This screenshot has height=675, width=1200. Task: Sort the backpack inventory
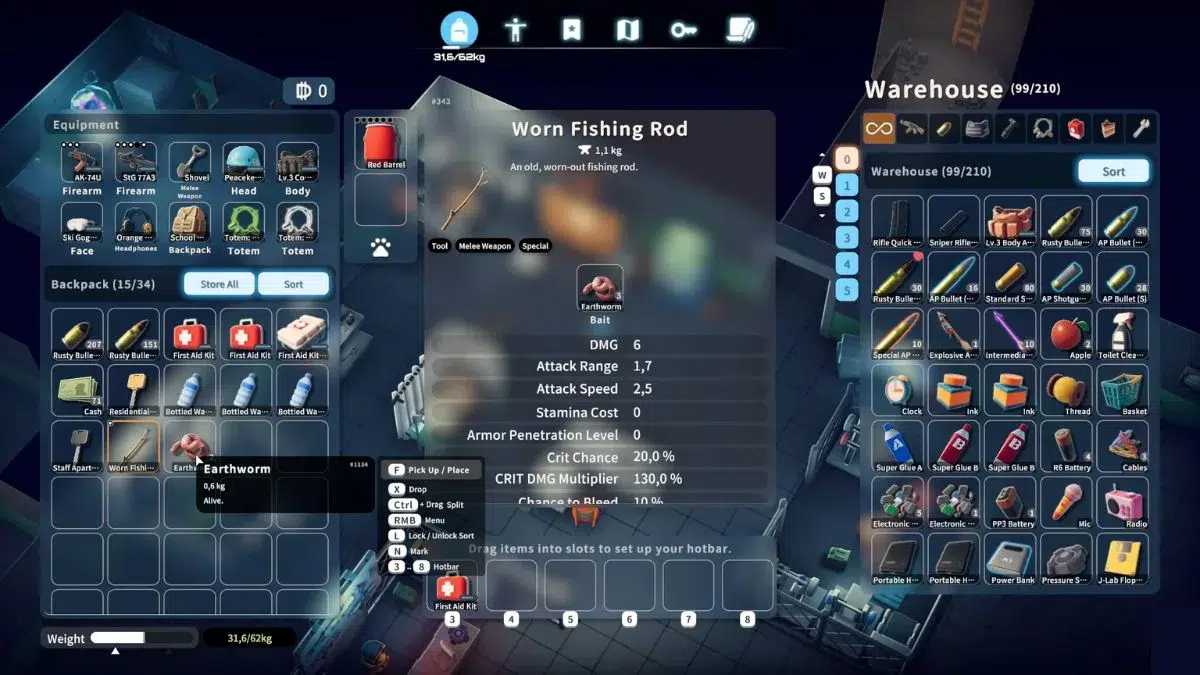coord(293,284)
